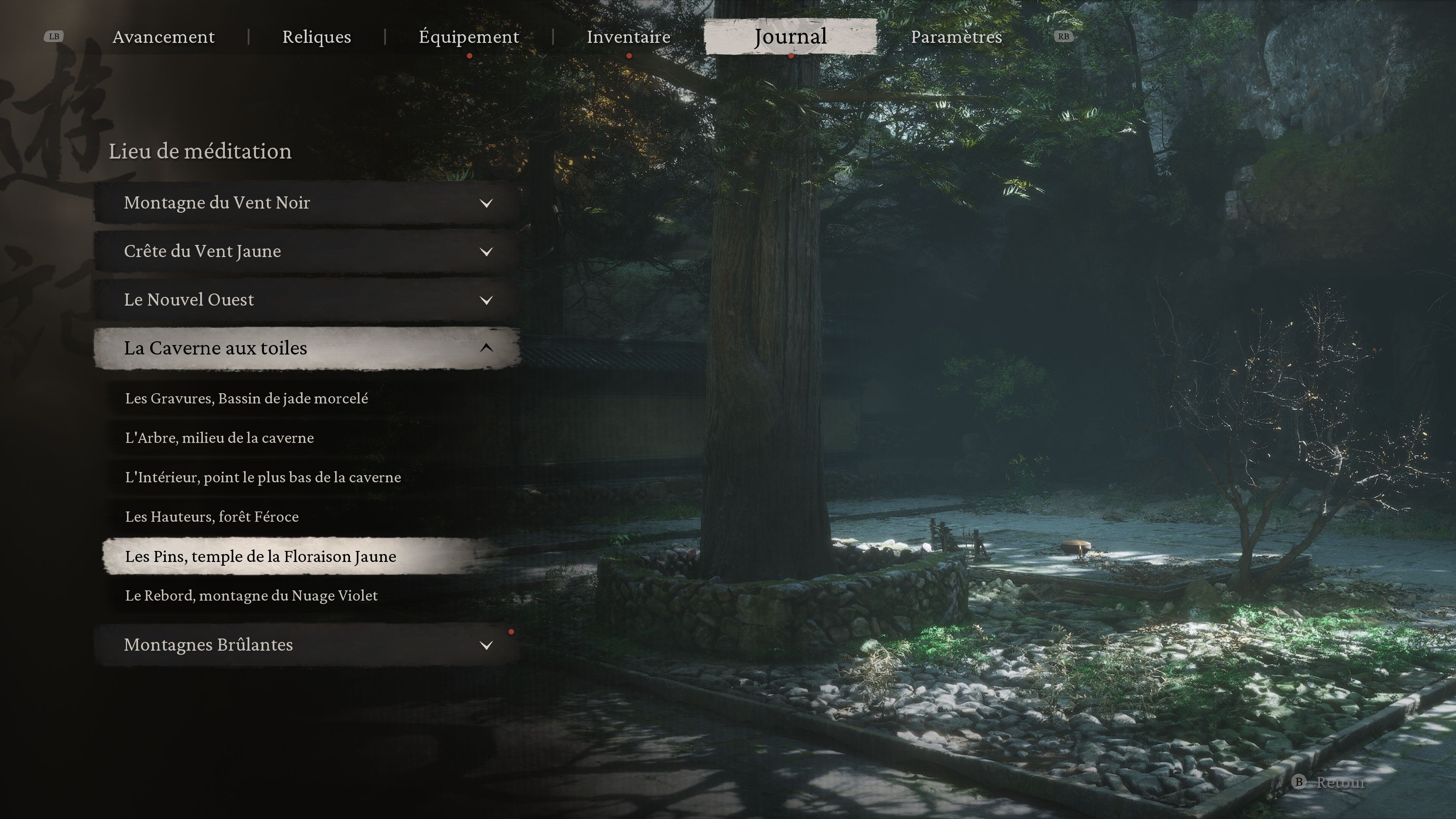Collapse La Caverne aux toiles section

point(307,348)
